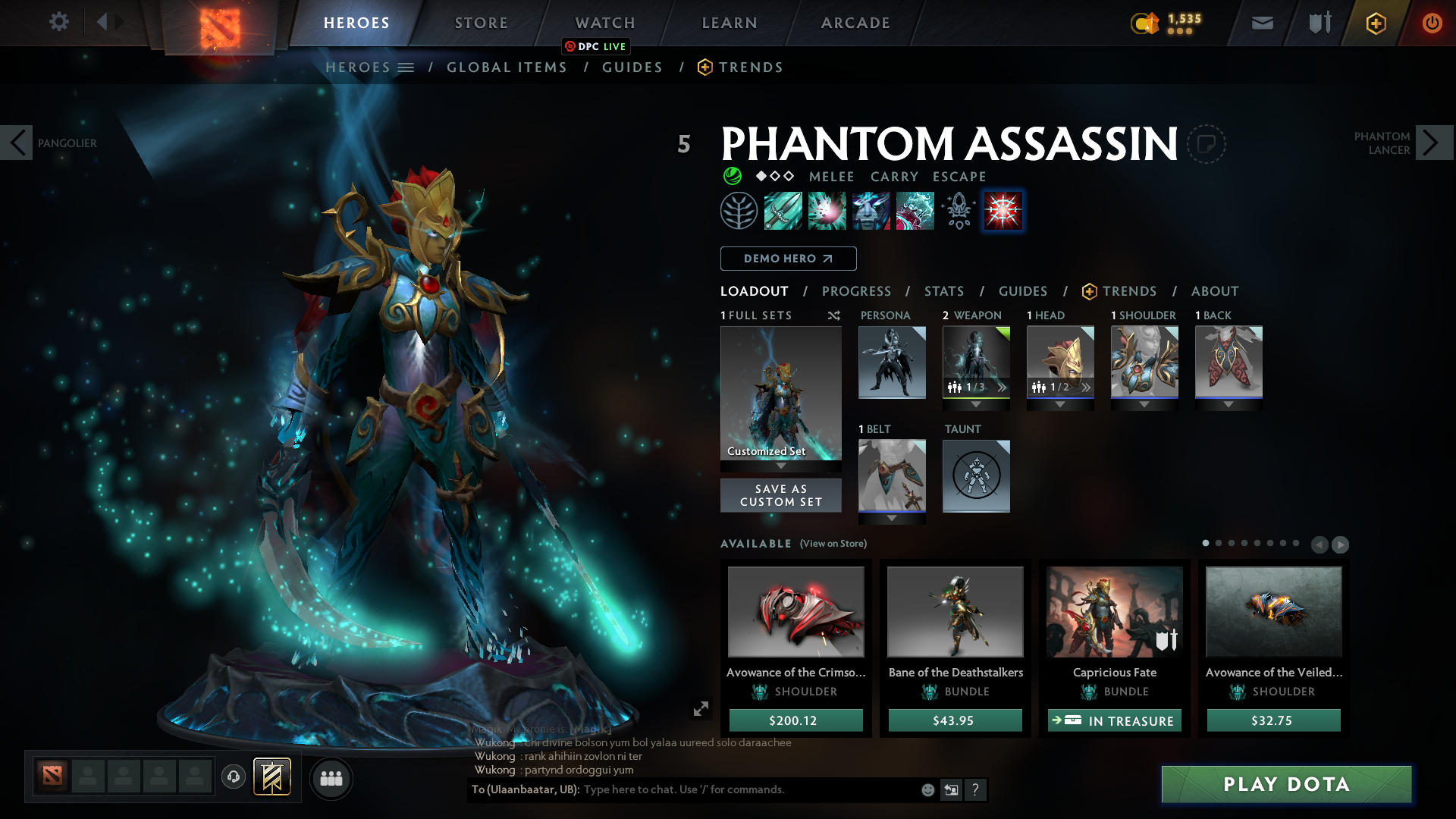
Task: Select the Coup de Grace ultimate ability icon
Action: pos(914,211)
